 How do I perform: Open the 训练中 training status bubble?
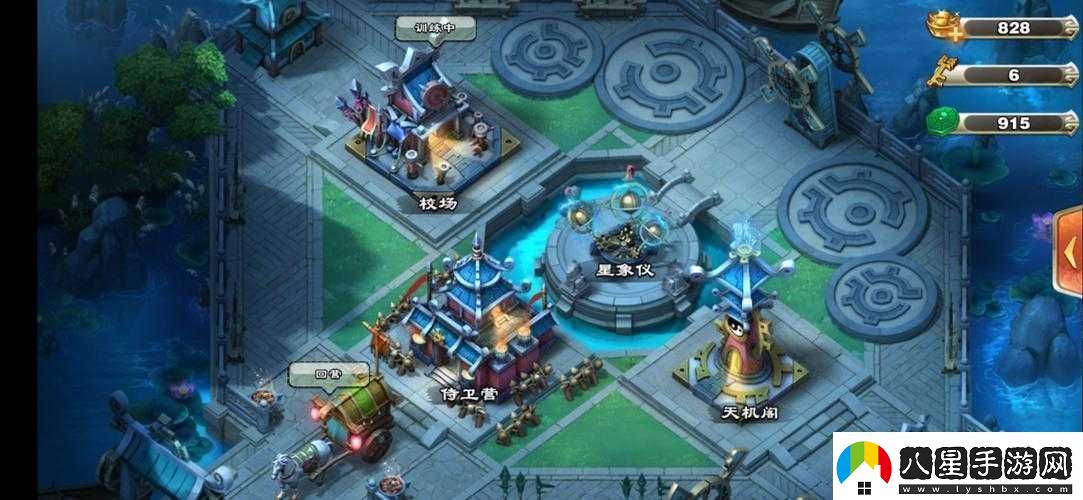435,28
